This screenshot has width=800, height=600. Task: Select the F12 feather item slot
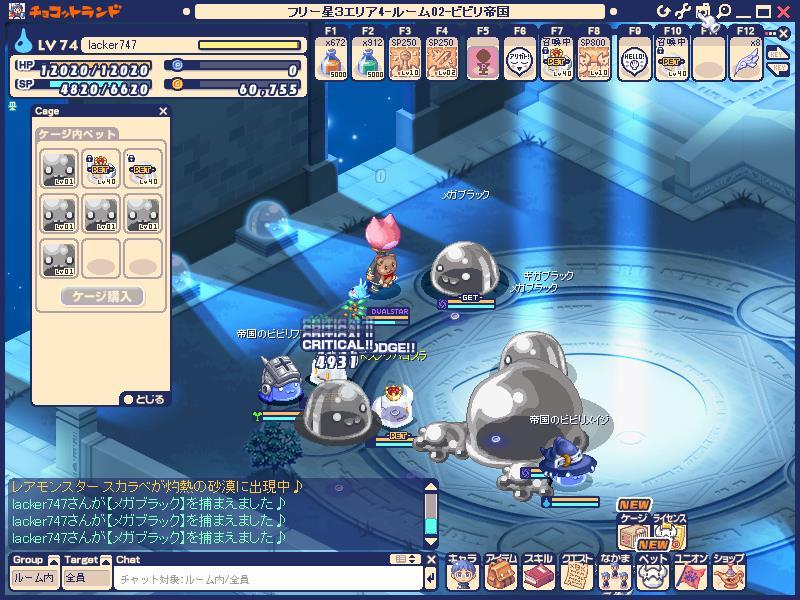tap(745, 58)
